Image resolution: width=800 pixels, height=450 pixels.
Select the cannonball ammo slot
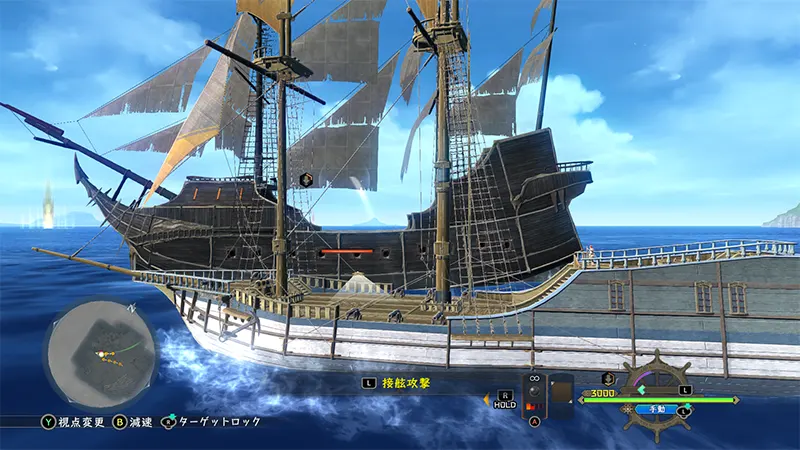point(535,392)
